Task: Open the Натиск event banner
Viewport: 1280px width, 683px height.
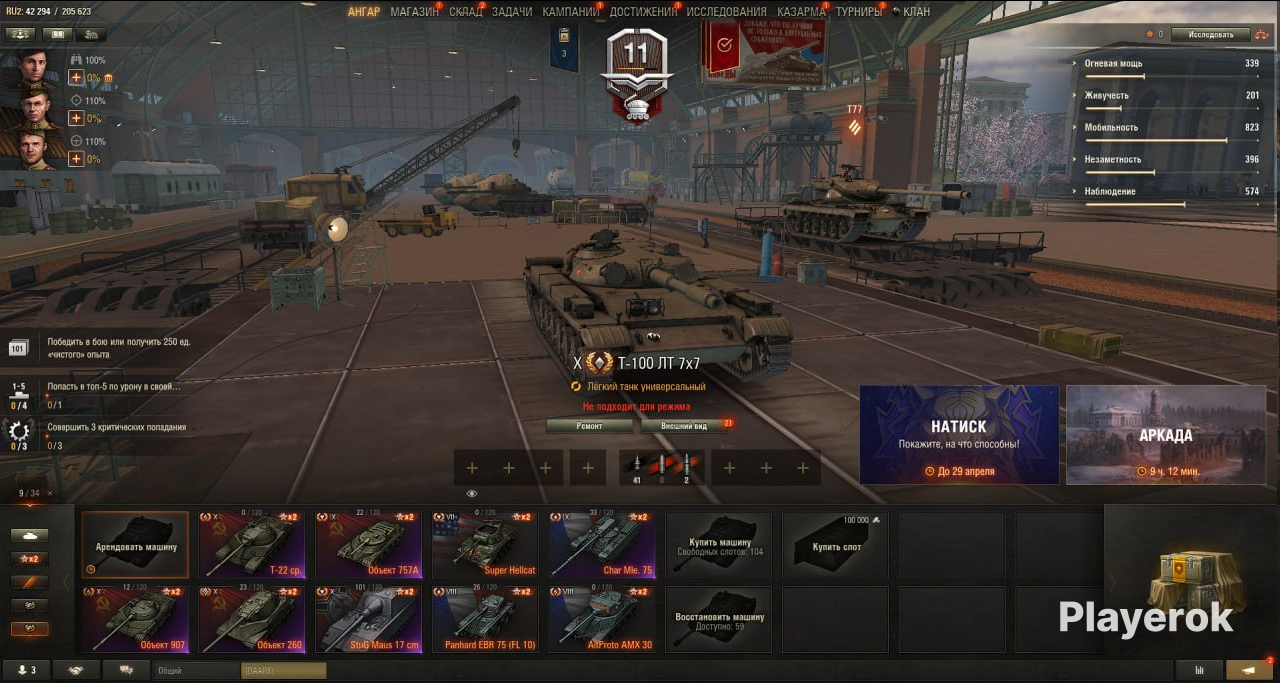Action: [x=959, y=434]
